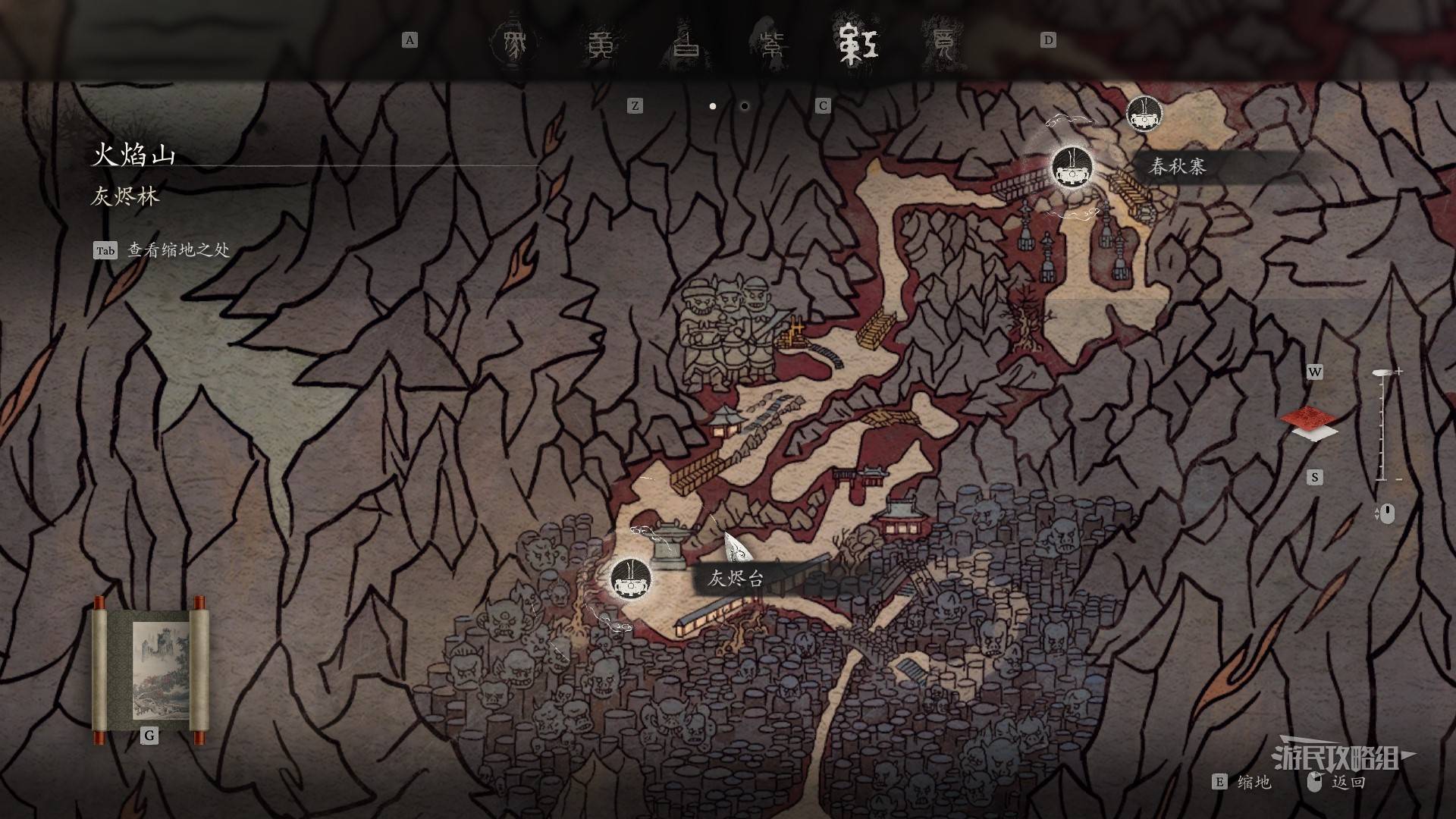Click the 缩地 travel button
Viewport: 1456px width, 819px height.
pyautogui.click(x=1254, y=782)
